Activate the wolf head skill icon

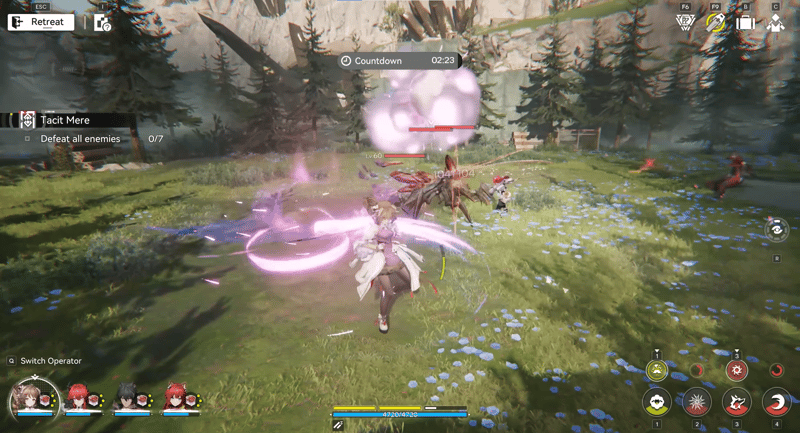737,404
